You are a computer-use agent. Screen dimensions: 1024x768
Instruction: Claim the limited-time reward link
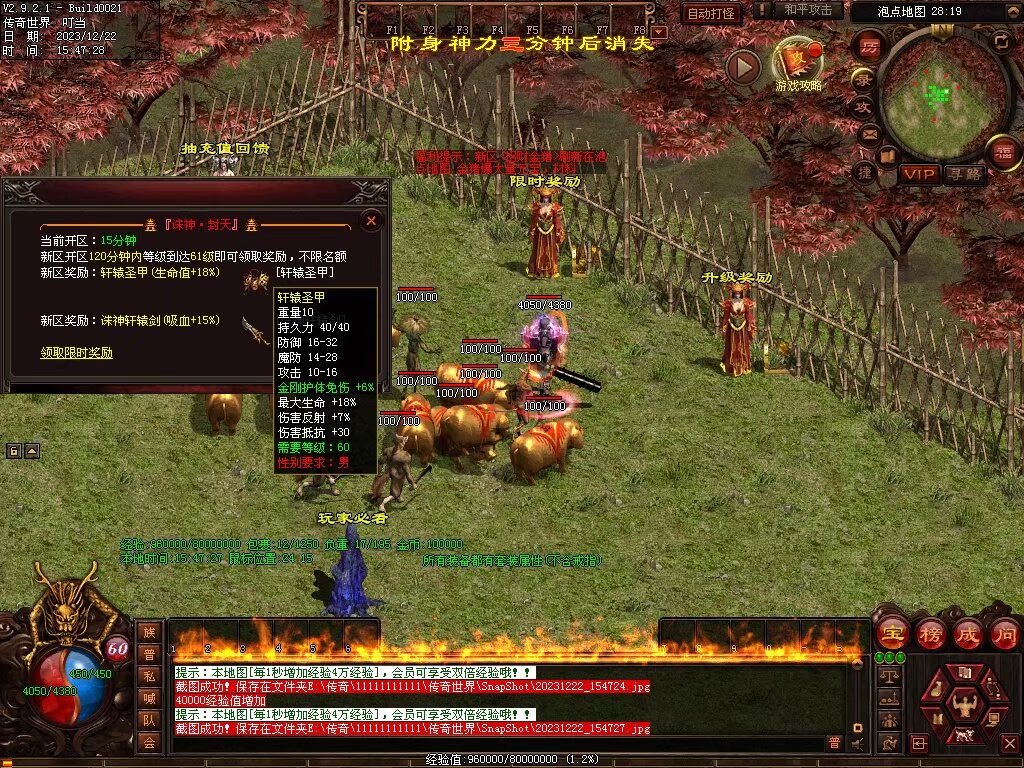click(76, 353)
